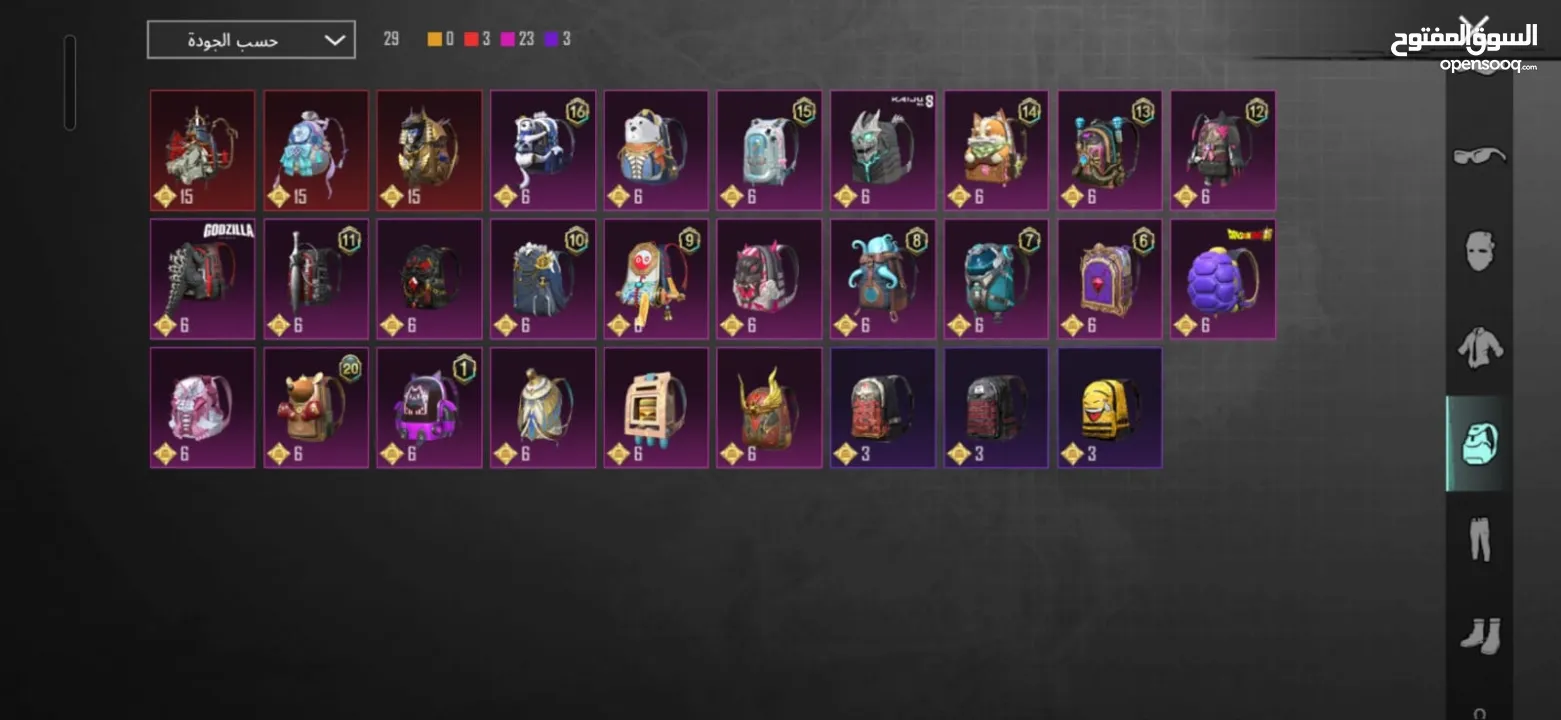This screenshot has height=720, width=1561.
Task: Open the face mask category tab
Action: [1479, 250]
